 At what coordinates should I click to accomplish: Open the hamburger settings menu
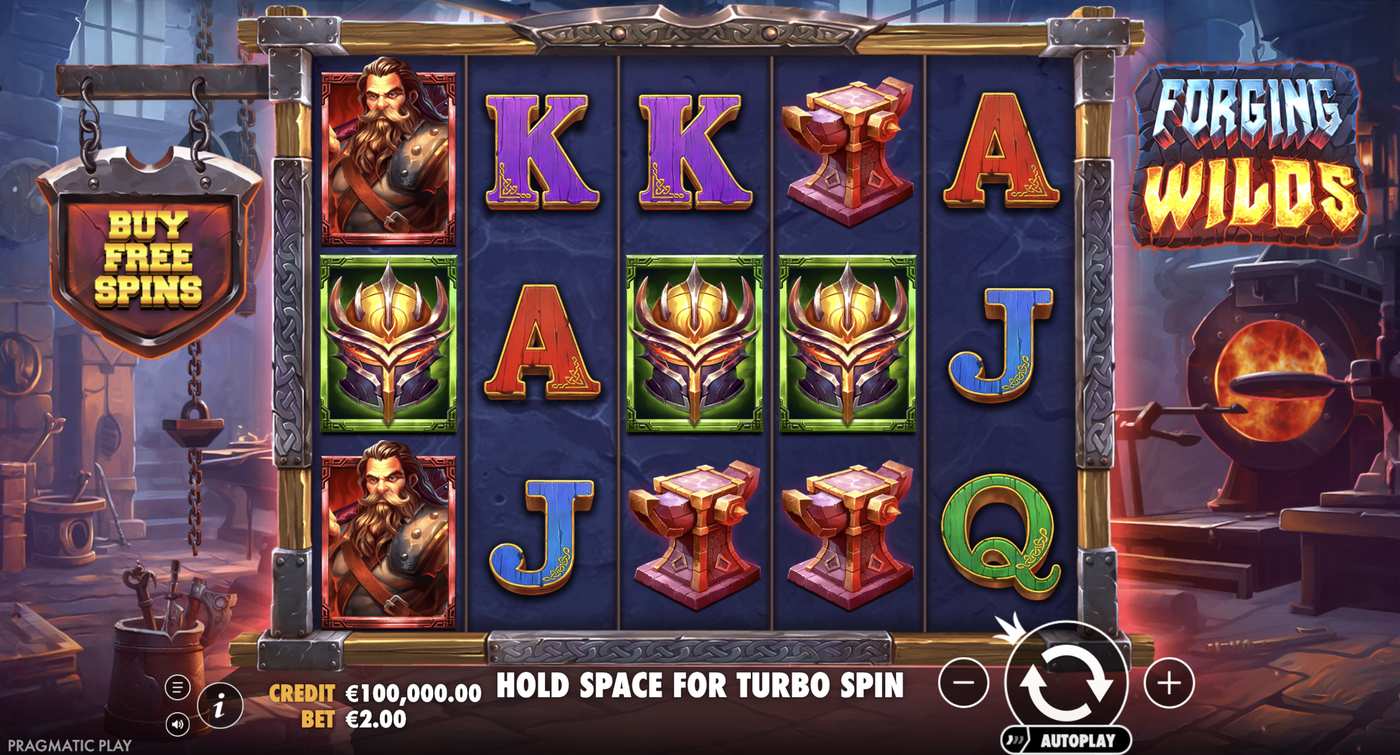click(x=179, y=685)
